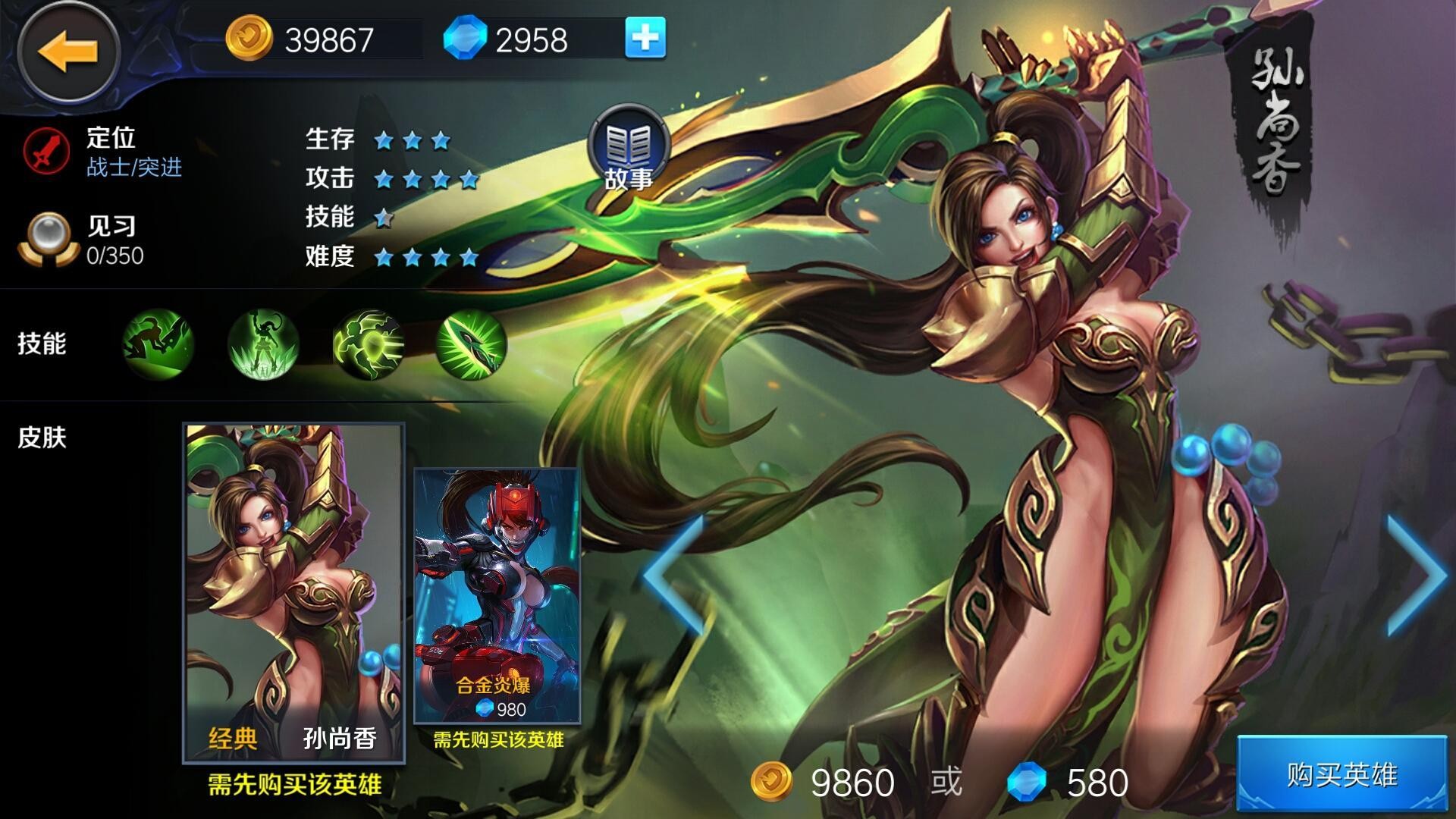This screenshot has height=819, width=1456.
Task: Tap the red sword 定位 role icon
Action: [47, 150]
